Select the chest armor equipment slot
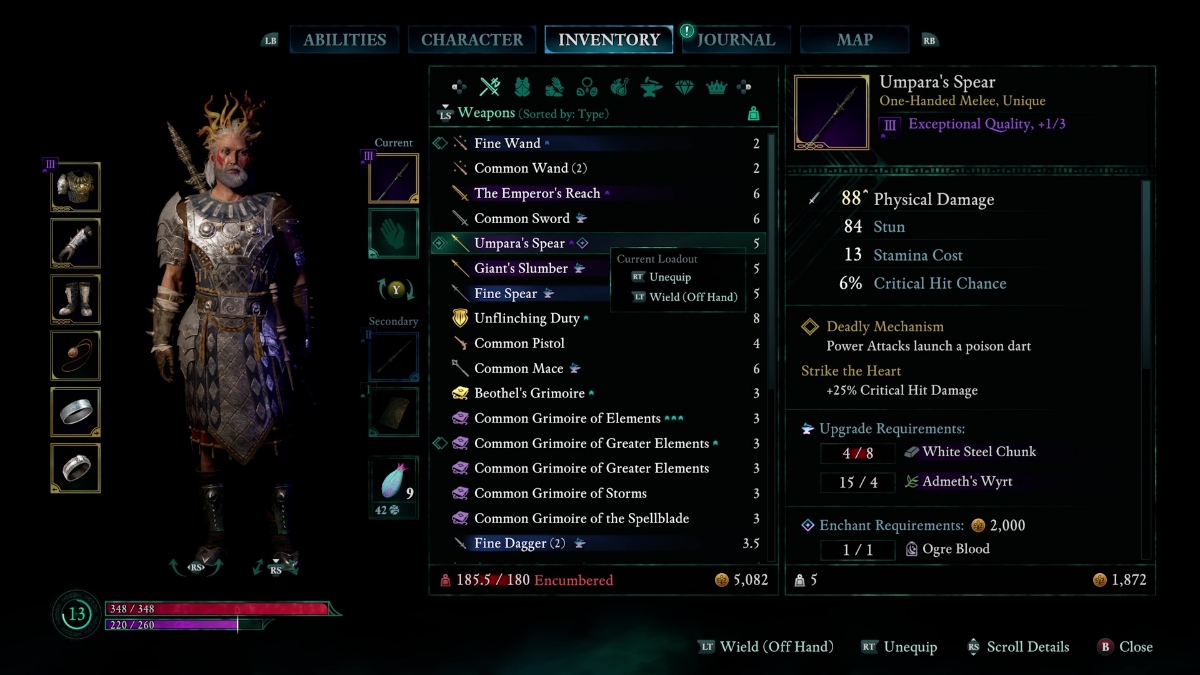Screen dimensions: 1200x675 pos(76,187)
